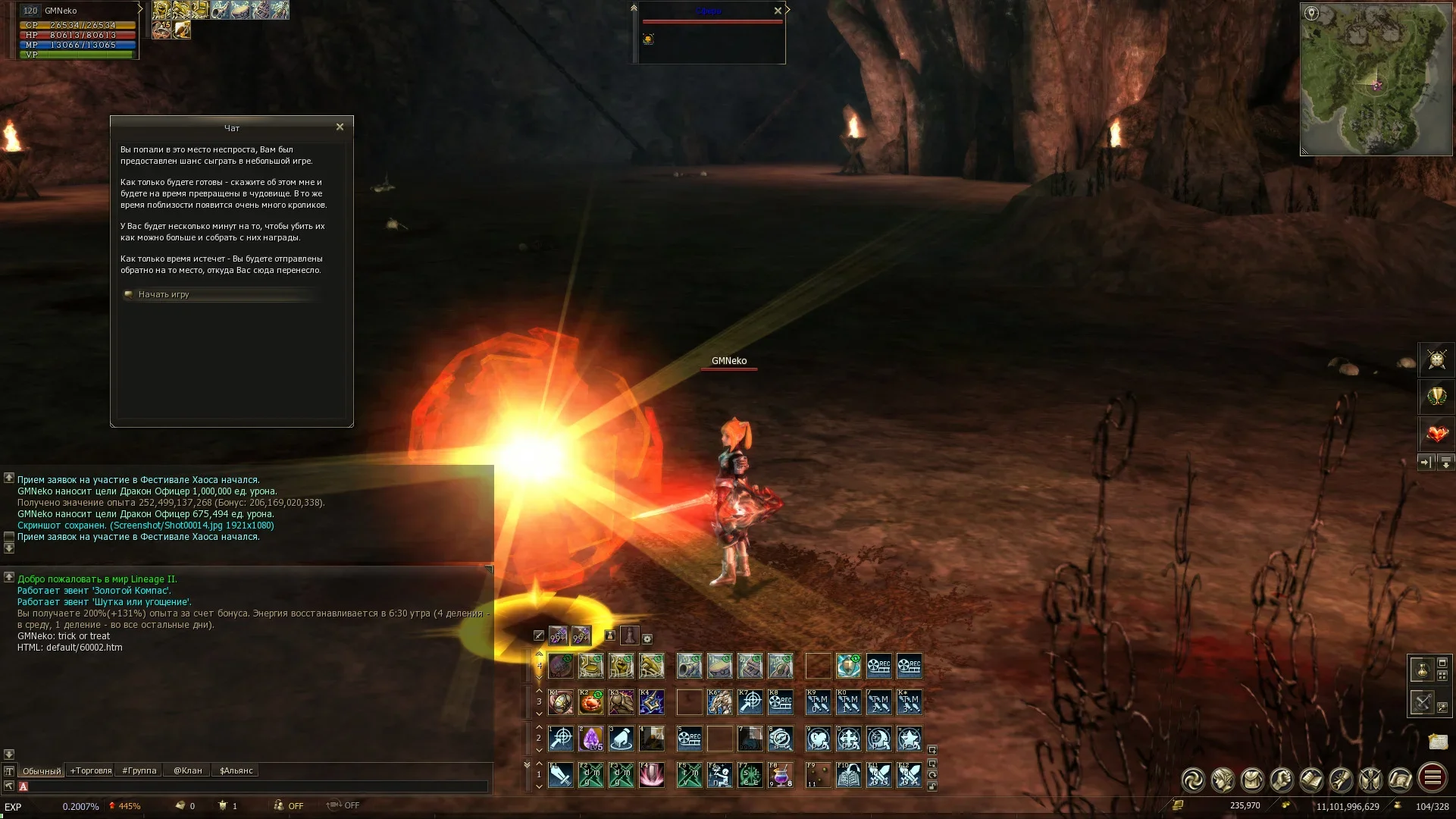Activate the F4 pink burst skill
Viewport: 1456px width, 819px height.
click(x=652, y=775)
